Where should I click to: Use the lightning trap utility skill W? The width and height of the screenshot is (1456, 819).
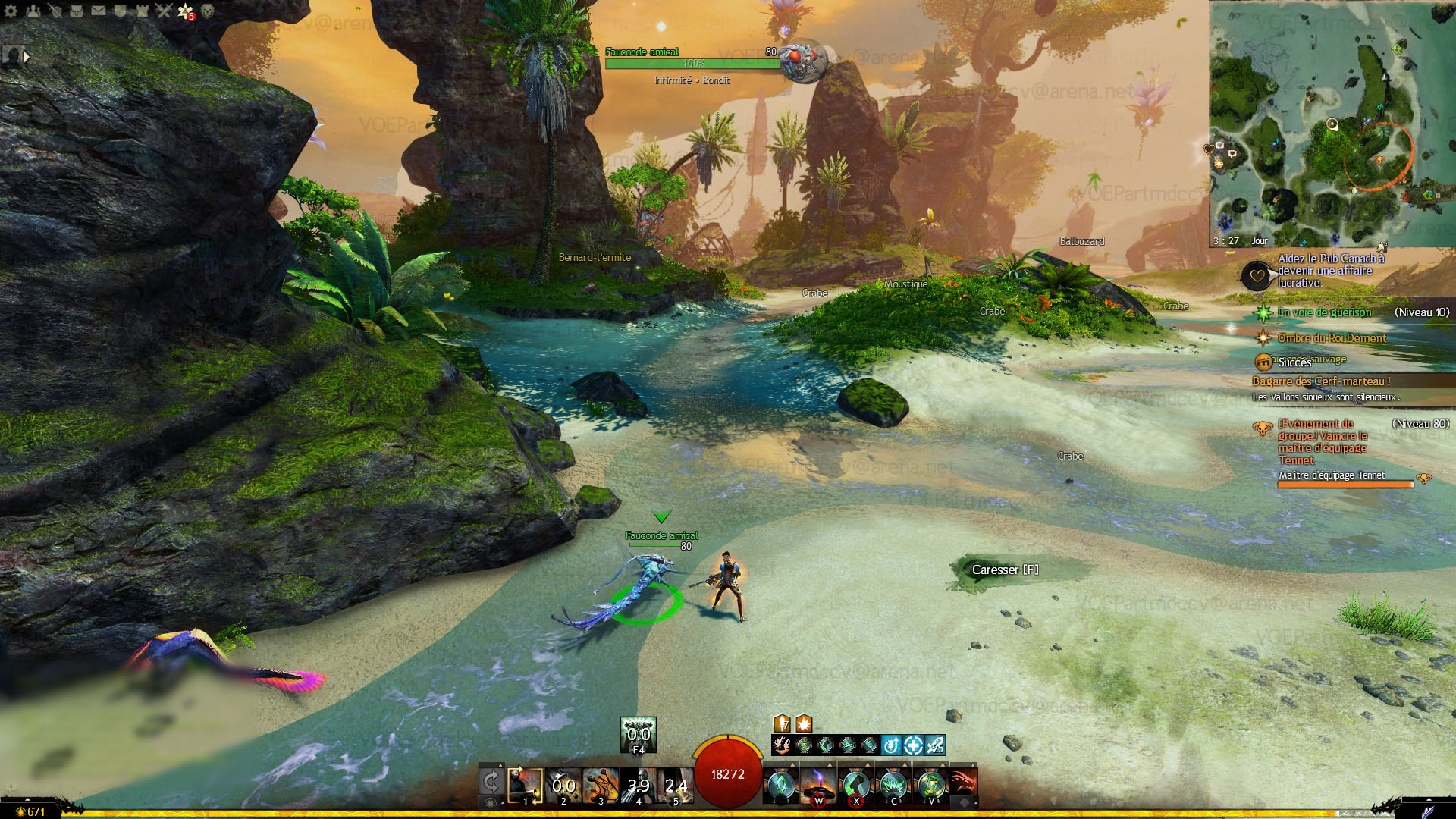[x=818, y=786]
